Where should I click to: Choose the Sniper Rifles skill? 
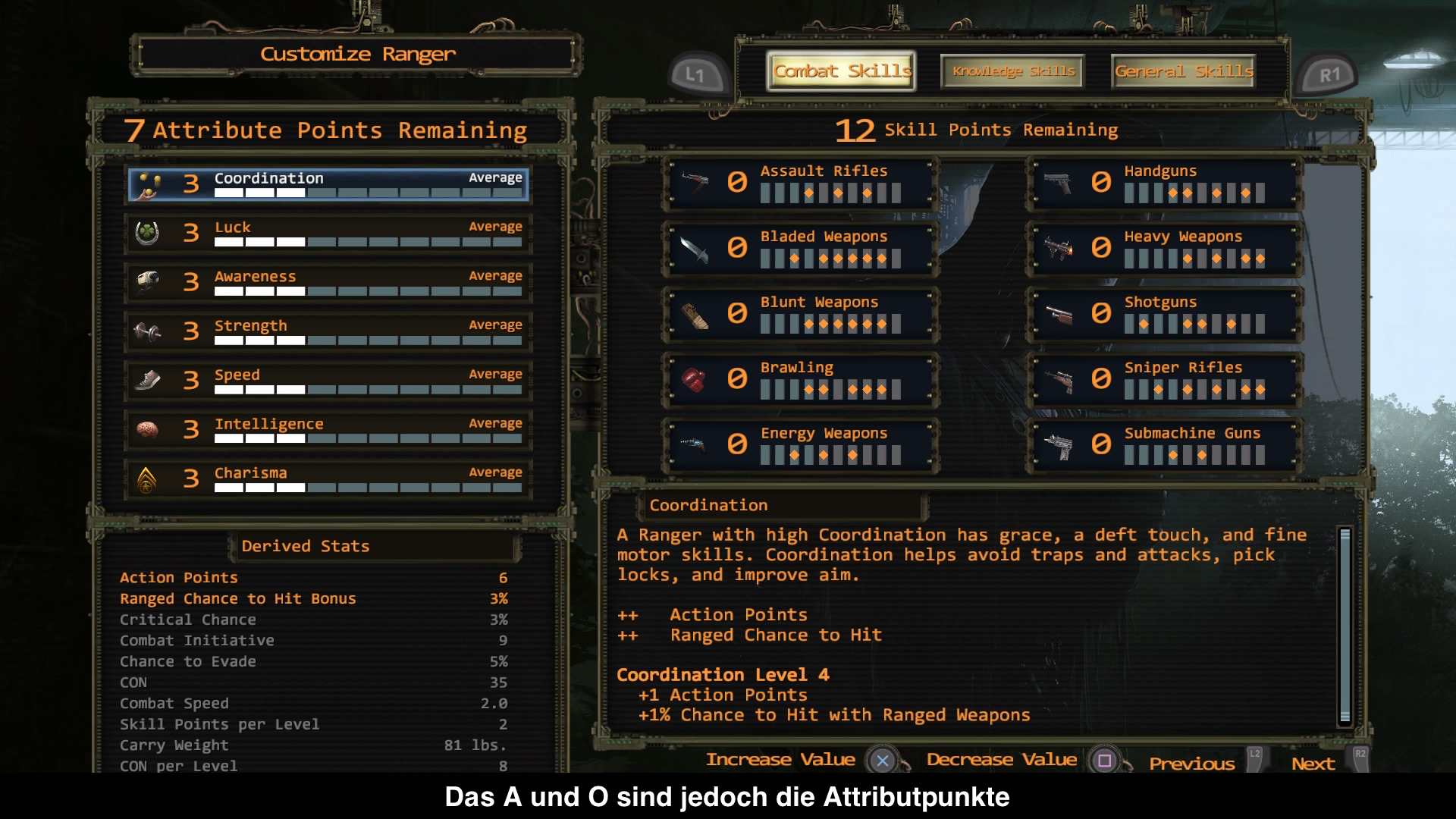[1165, 379]
